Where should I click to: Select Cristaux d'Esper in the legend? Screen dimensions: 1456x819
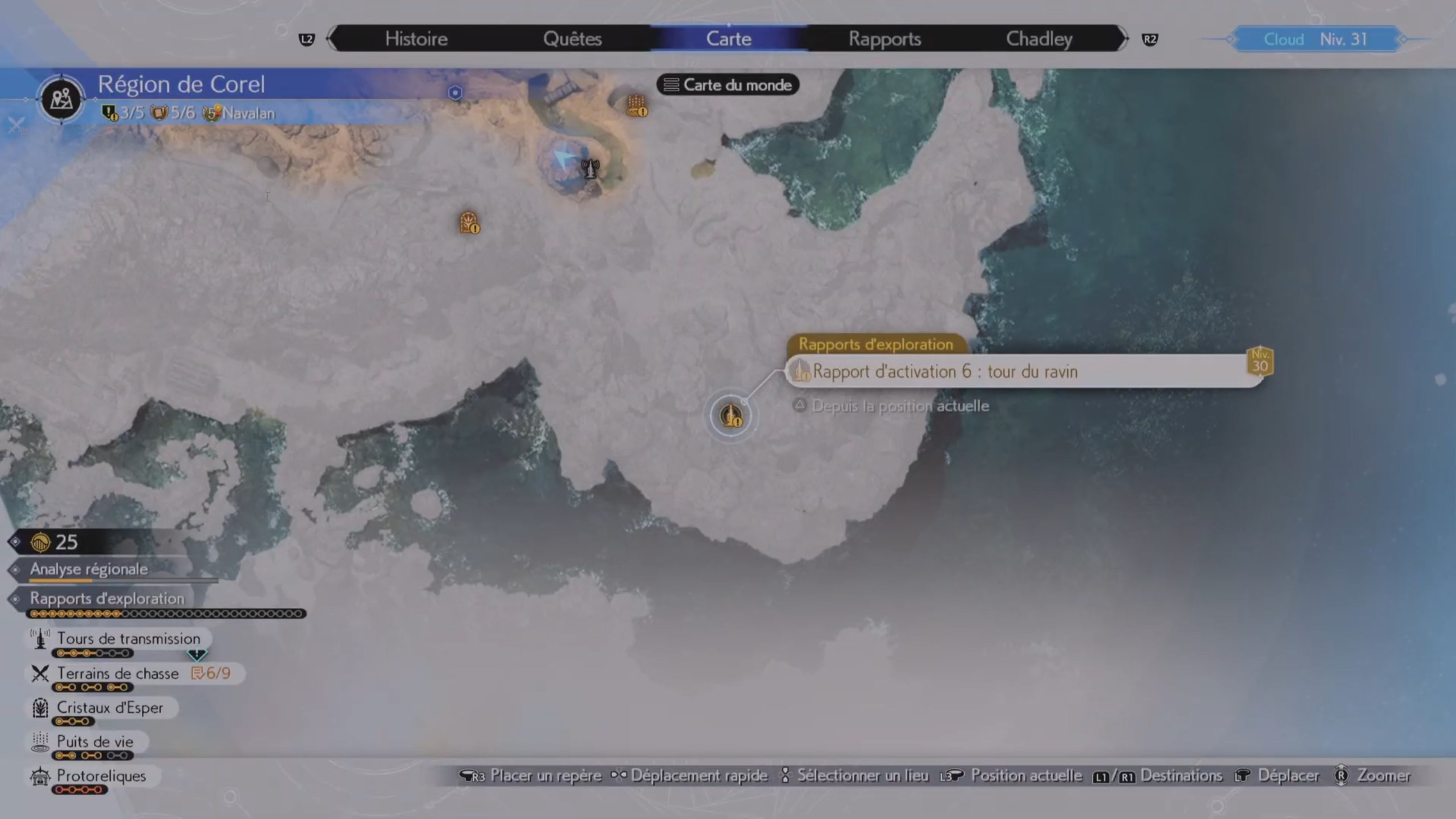coord(110,708)
